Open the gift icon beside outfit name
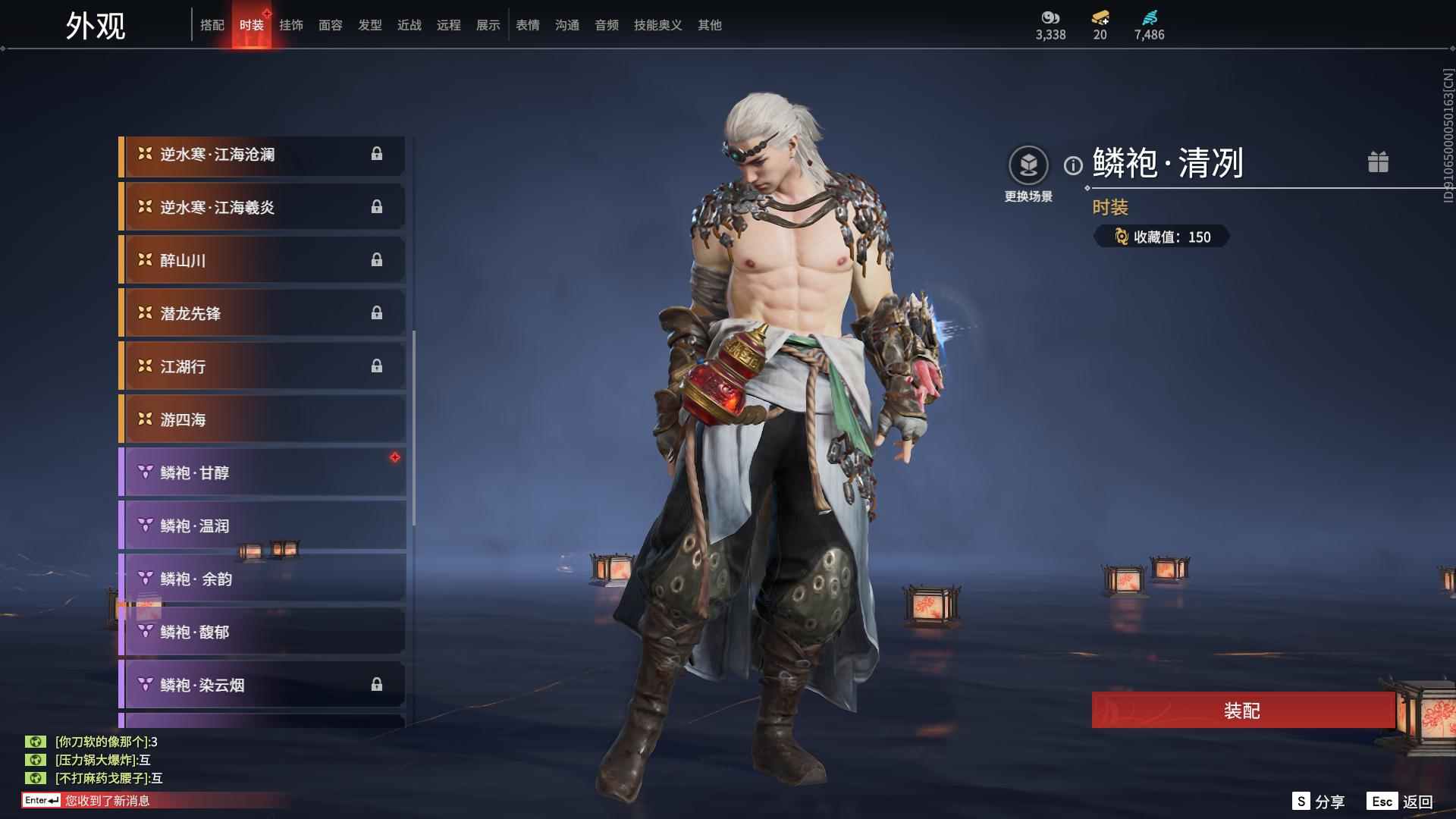Screen dimensions: 1456x819 tap(1378, 162)
